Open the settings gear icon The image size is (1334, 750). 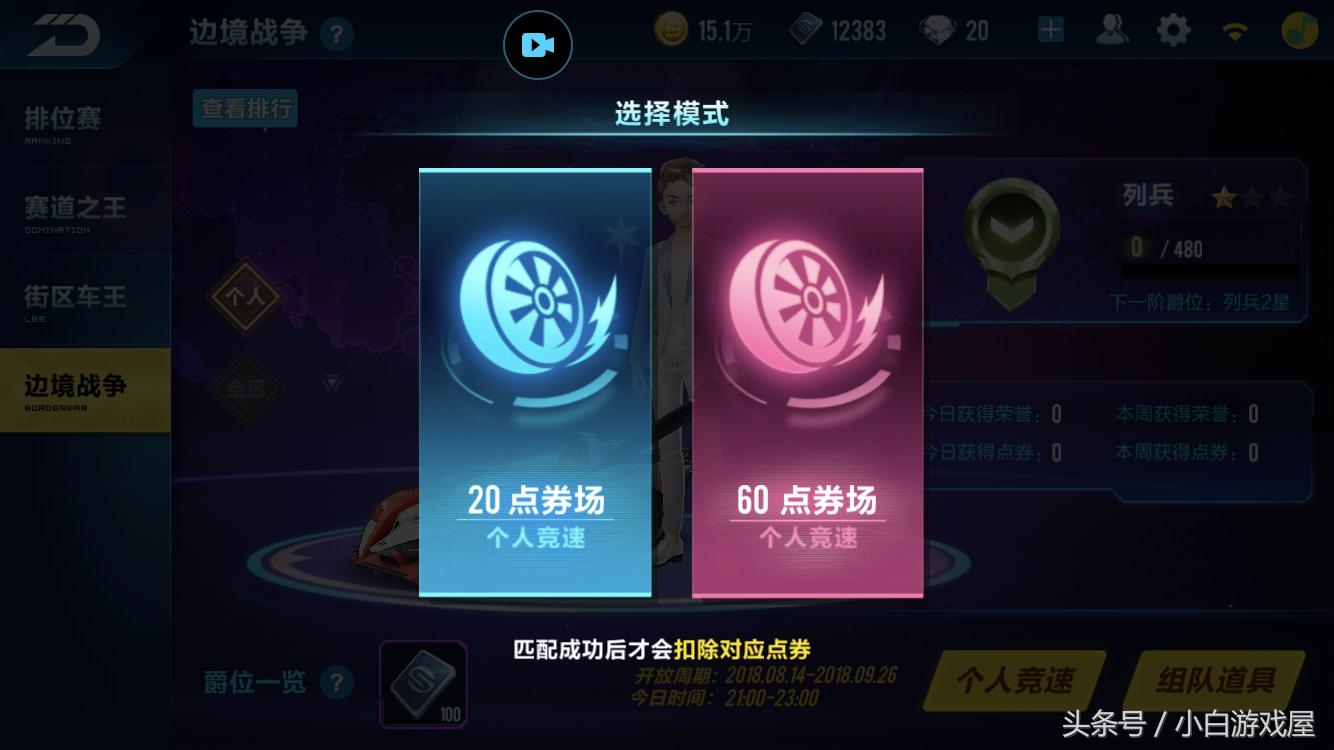point(1173,31)
